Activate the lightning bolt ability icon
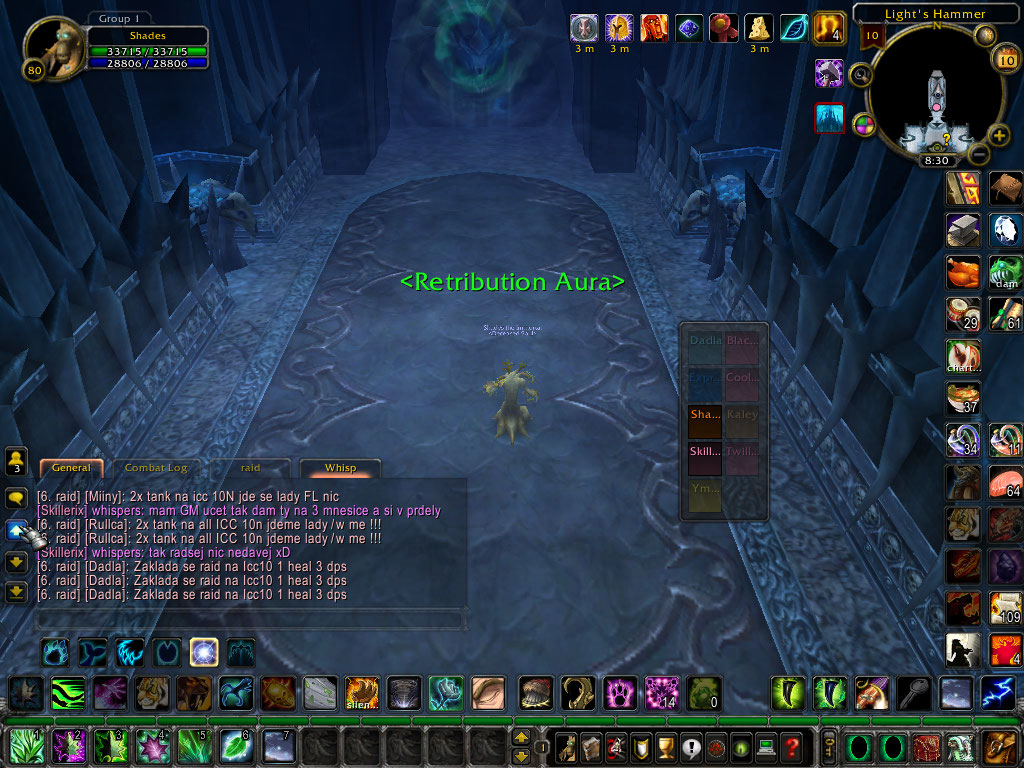The height and width of the screenshot is (768, 1024). [997, 692]
